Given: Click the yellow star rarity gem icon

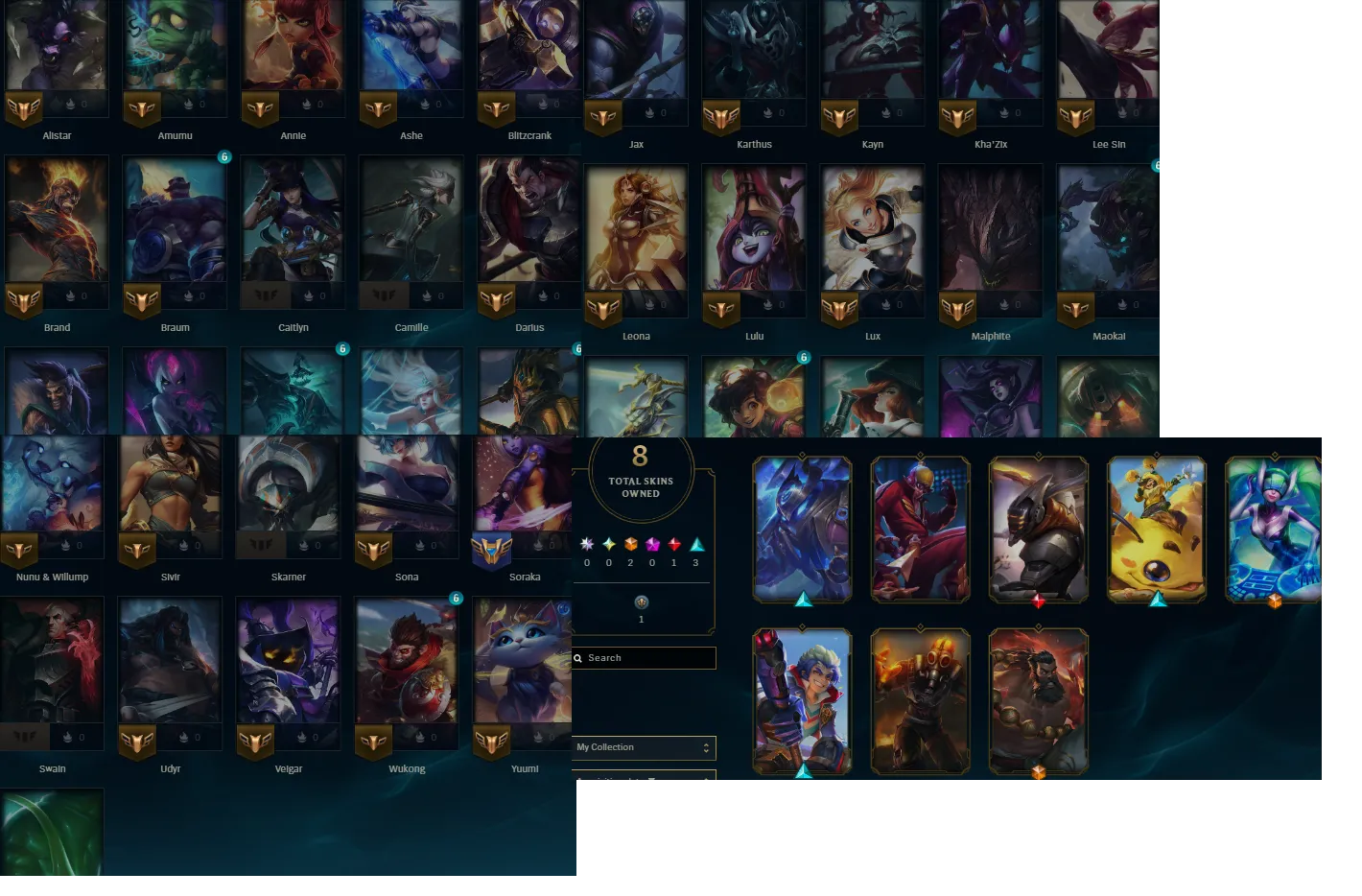Looking at the screenshot, I should point(610,544).
